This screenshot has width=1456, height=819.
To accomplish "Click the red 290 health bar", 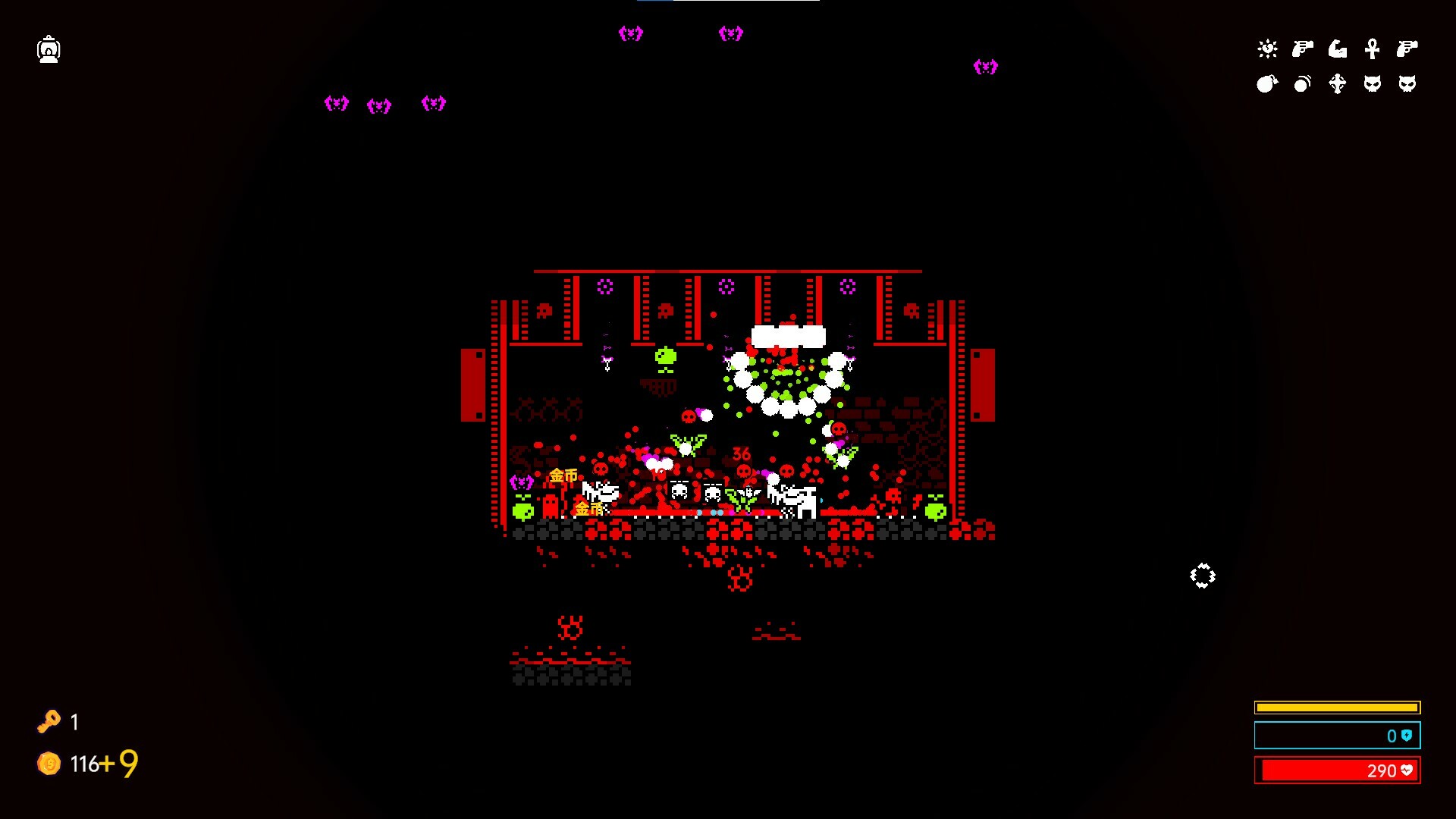I will [x=1337, y=770].
